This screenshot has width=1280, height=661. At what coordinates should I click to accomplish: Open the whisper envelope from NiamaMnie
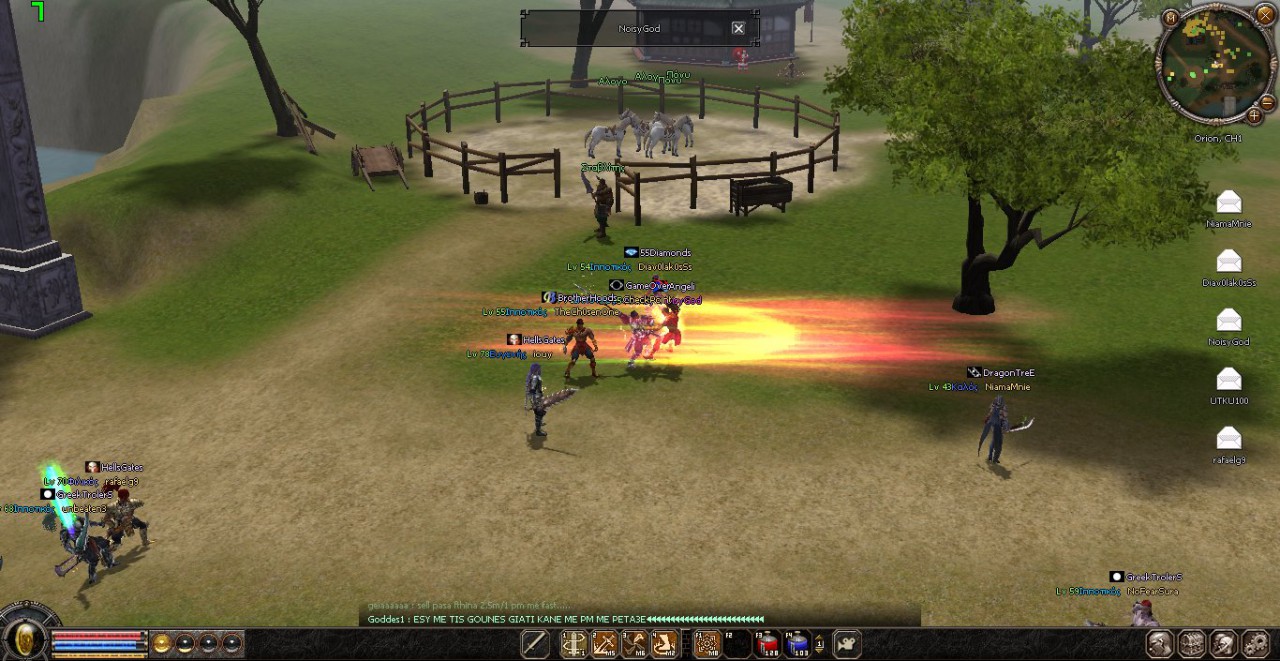[x=1228, y=203]
